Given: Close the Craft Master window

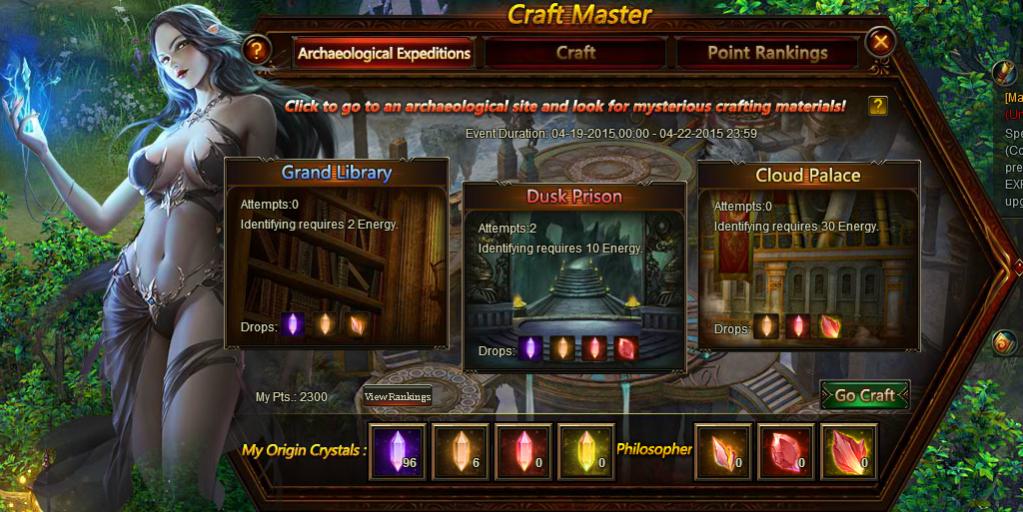Looking at the screenshot, I should 880,43.
